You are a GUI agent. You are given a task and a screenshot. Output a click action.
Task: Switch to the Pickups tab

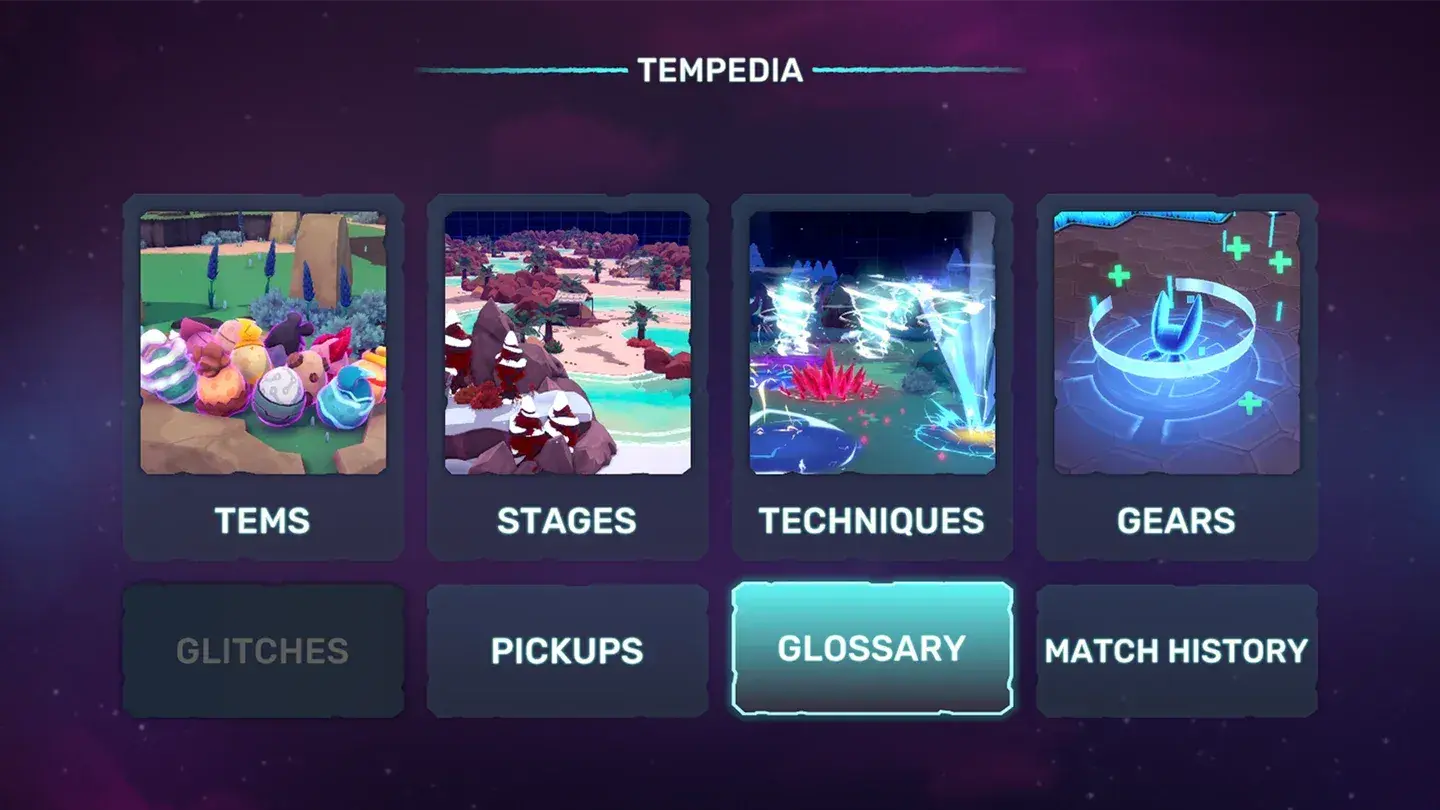pyautogui.click(x=567, y=650)
